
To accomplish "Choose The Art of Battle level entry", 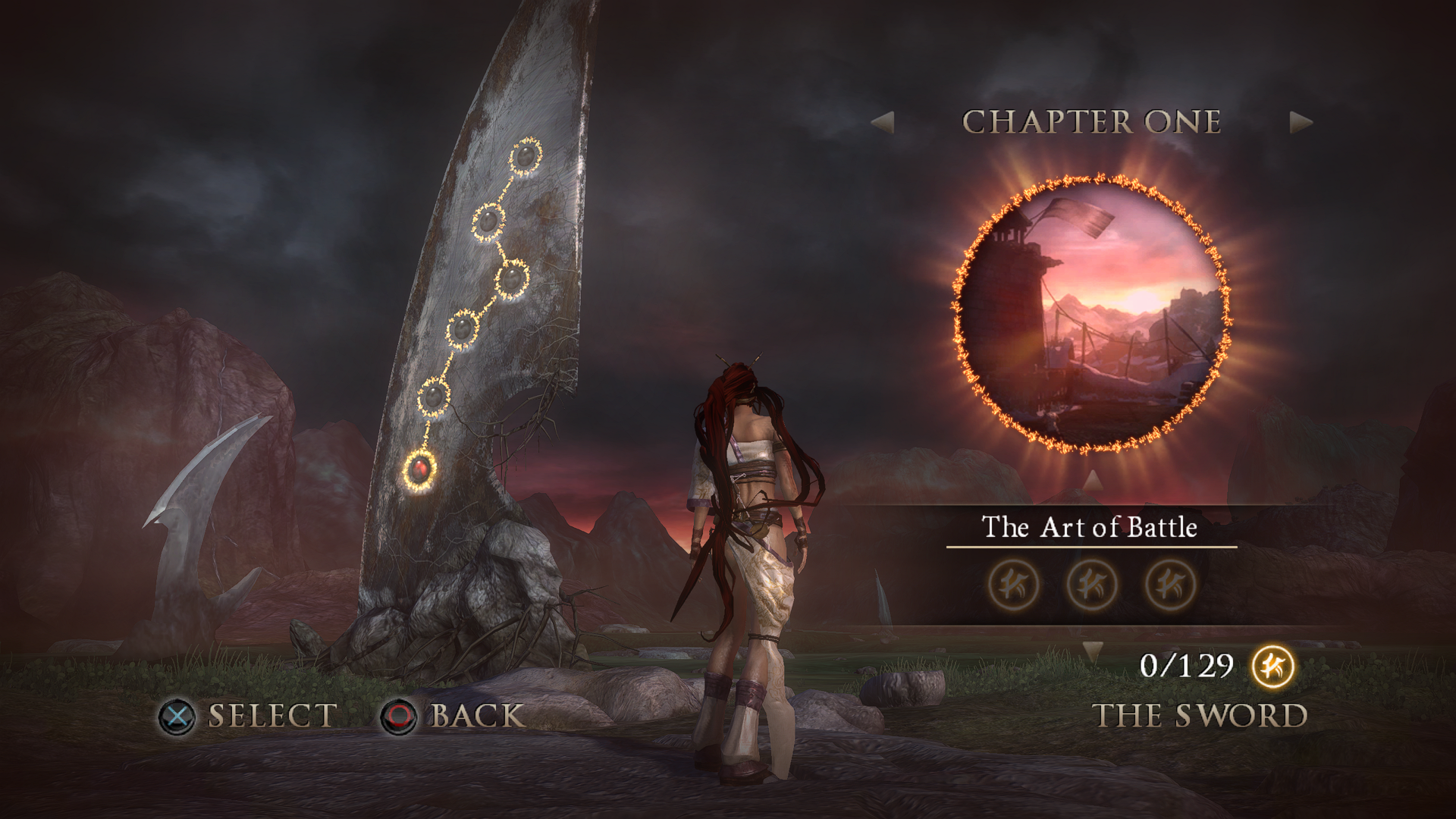I will [x=1090, y=527].
